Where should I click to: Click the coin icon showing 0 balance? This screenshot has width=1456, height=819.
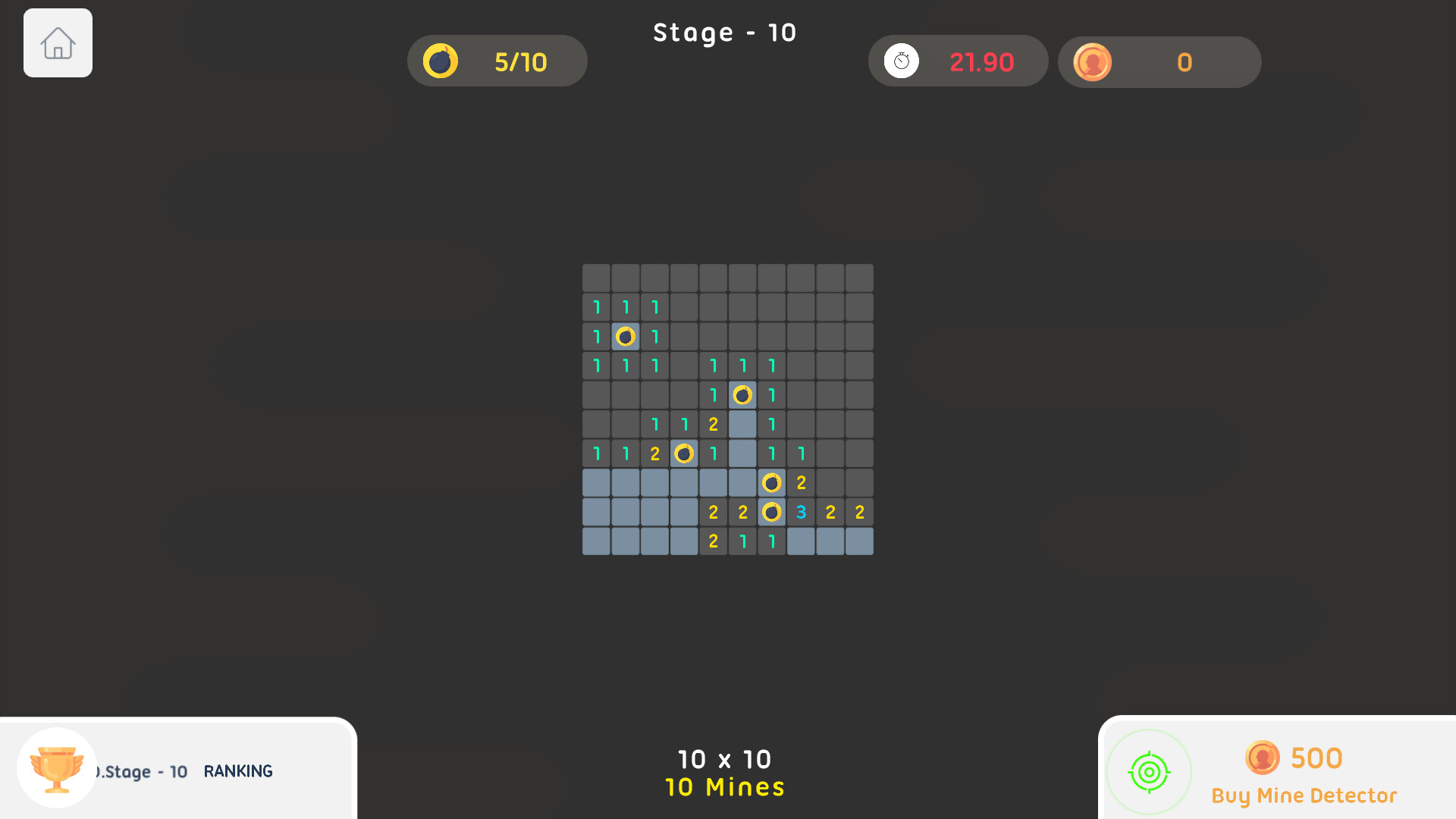(1093, 62)
